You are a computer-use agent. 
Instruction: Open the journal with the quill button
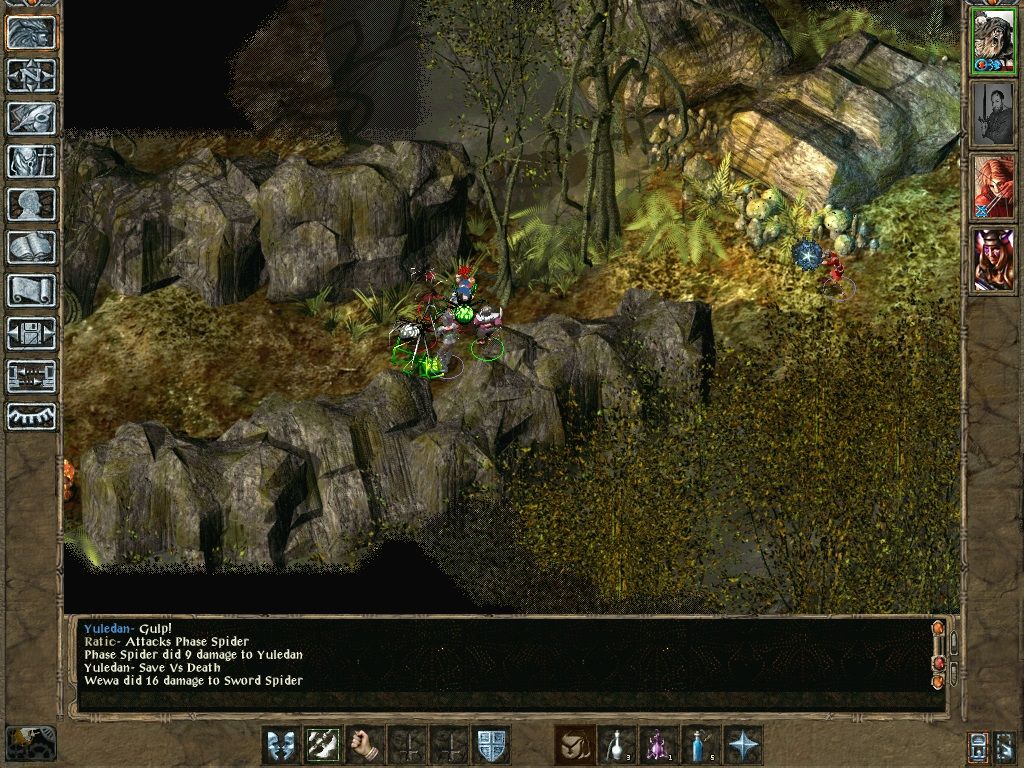pyautogui.click(x=32, y=118)
